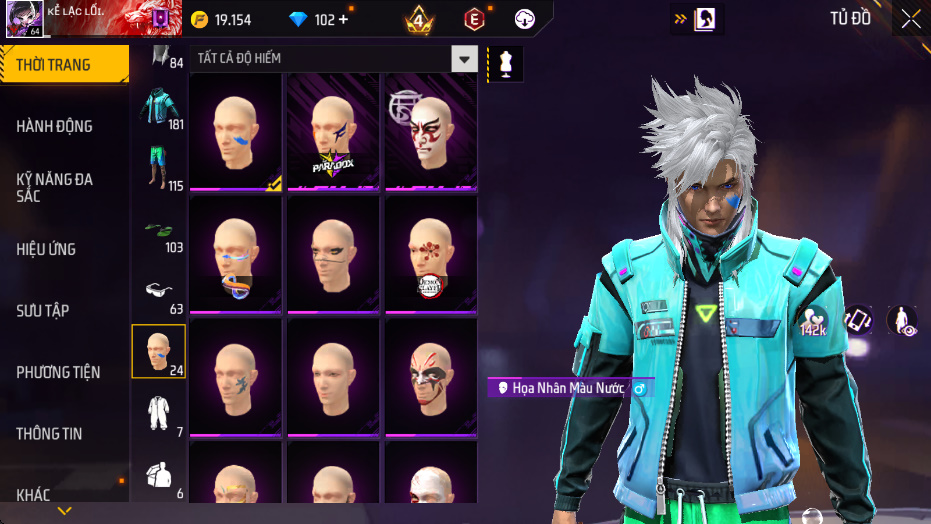Screen dimensions: 931x524
Task: Equip the white kabuki mask face paint
Action: tap(431, 130)
